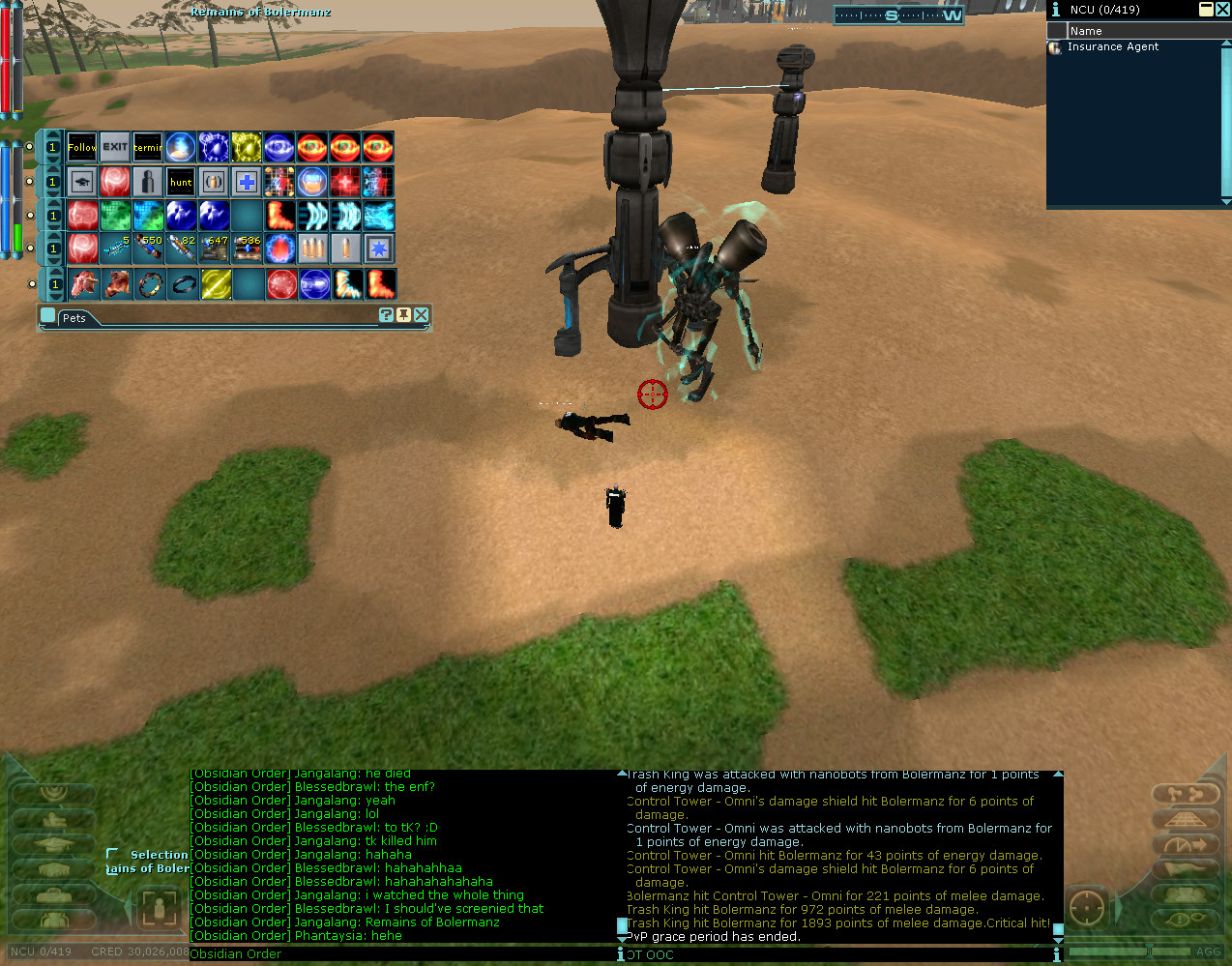Select the Insurance Agent NCU entry

1112,46
